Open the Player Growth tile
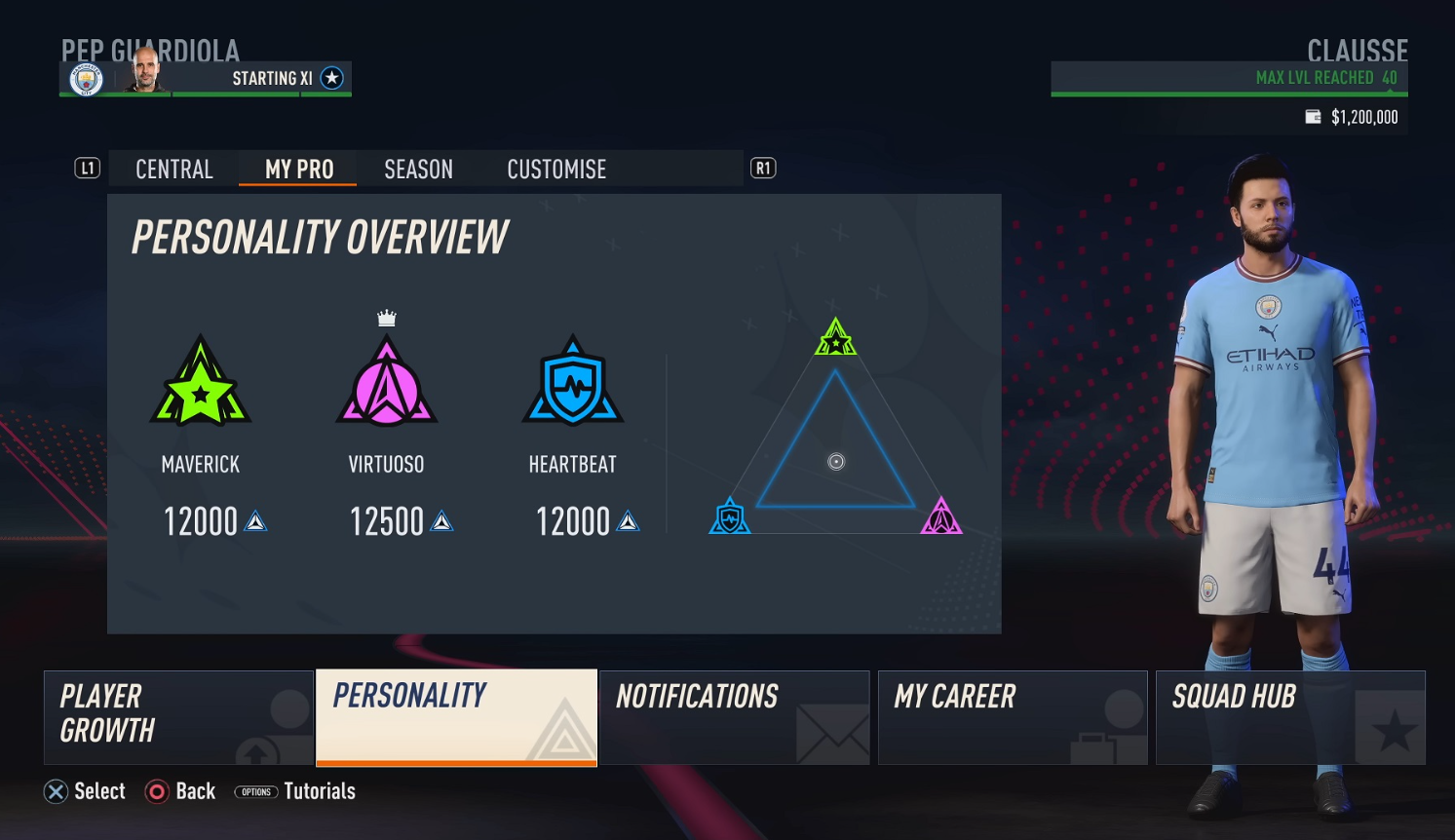Image resolution: width=1455 pixels, height=840 pixels. pyautogui.click(x=178, y=716)
